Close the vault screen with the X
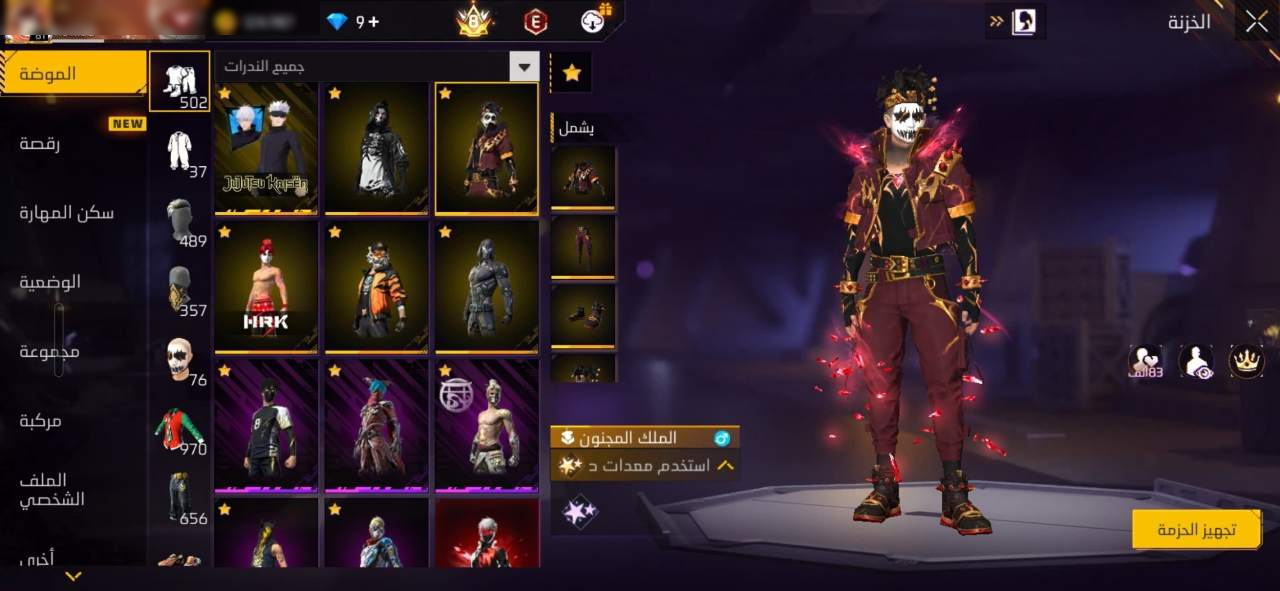Viewport: 1280px width, 591px height. pyautogui.click(x=1256, y=21)
